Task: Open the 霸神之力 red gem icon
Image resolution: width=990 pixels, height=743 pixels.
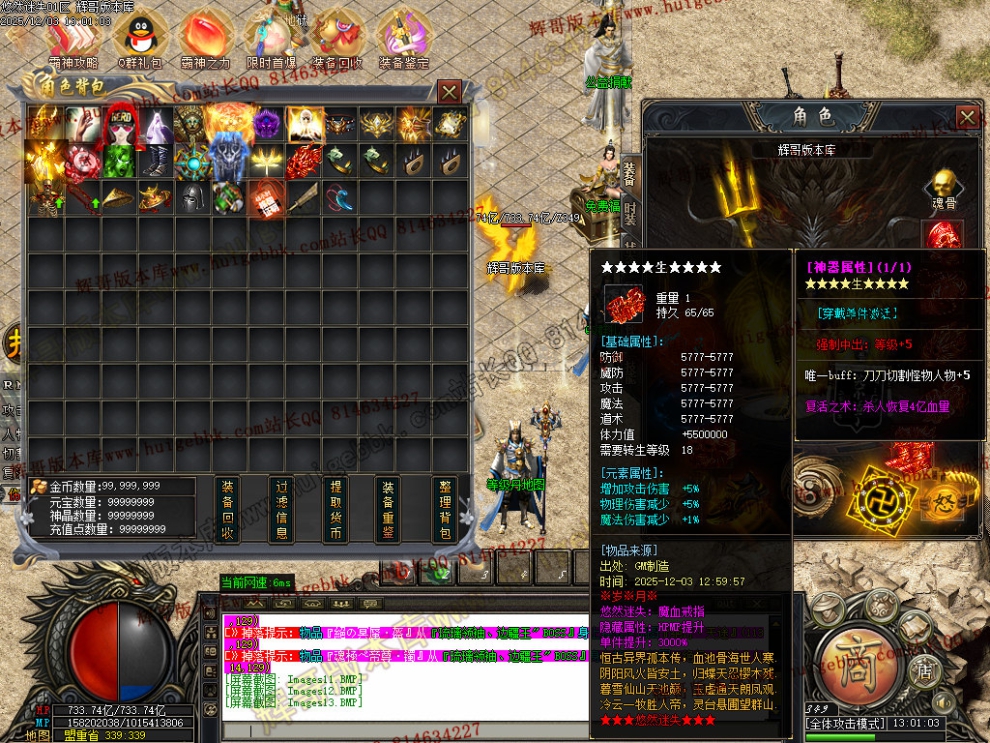Action: (205, 36)
